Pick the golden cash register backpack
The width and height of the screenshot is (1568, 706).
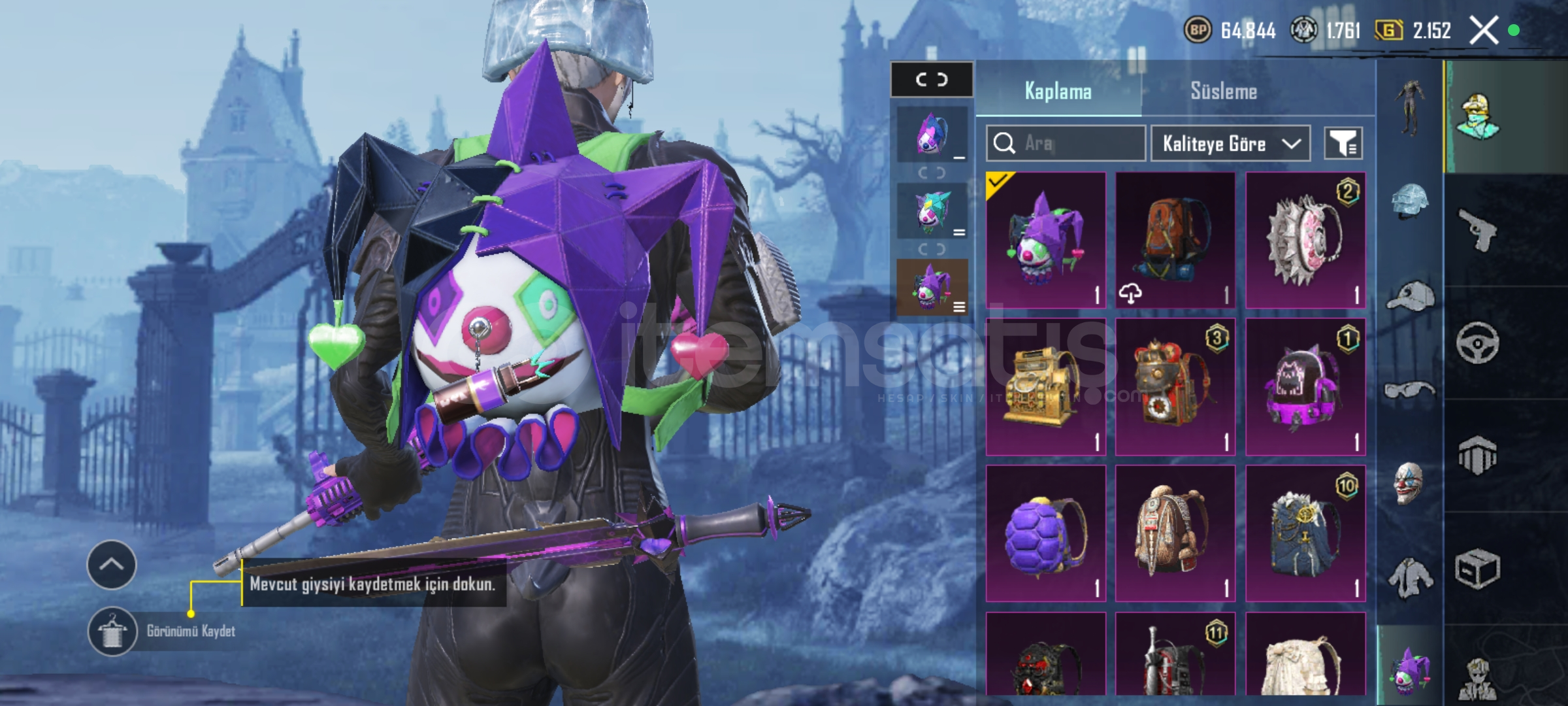coord(1045,387)
